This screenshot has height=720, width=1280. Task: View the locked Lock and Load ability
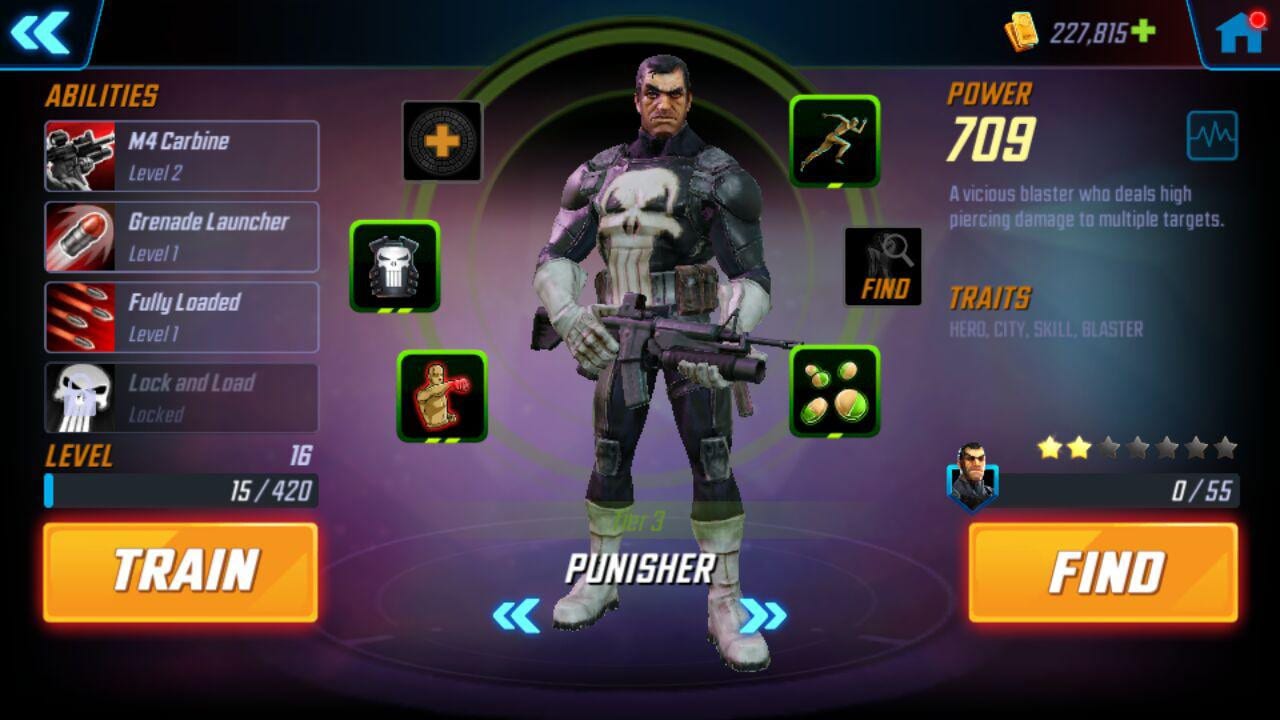(x=181, y=398)
